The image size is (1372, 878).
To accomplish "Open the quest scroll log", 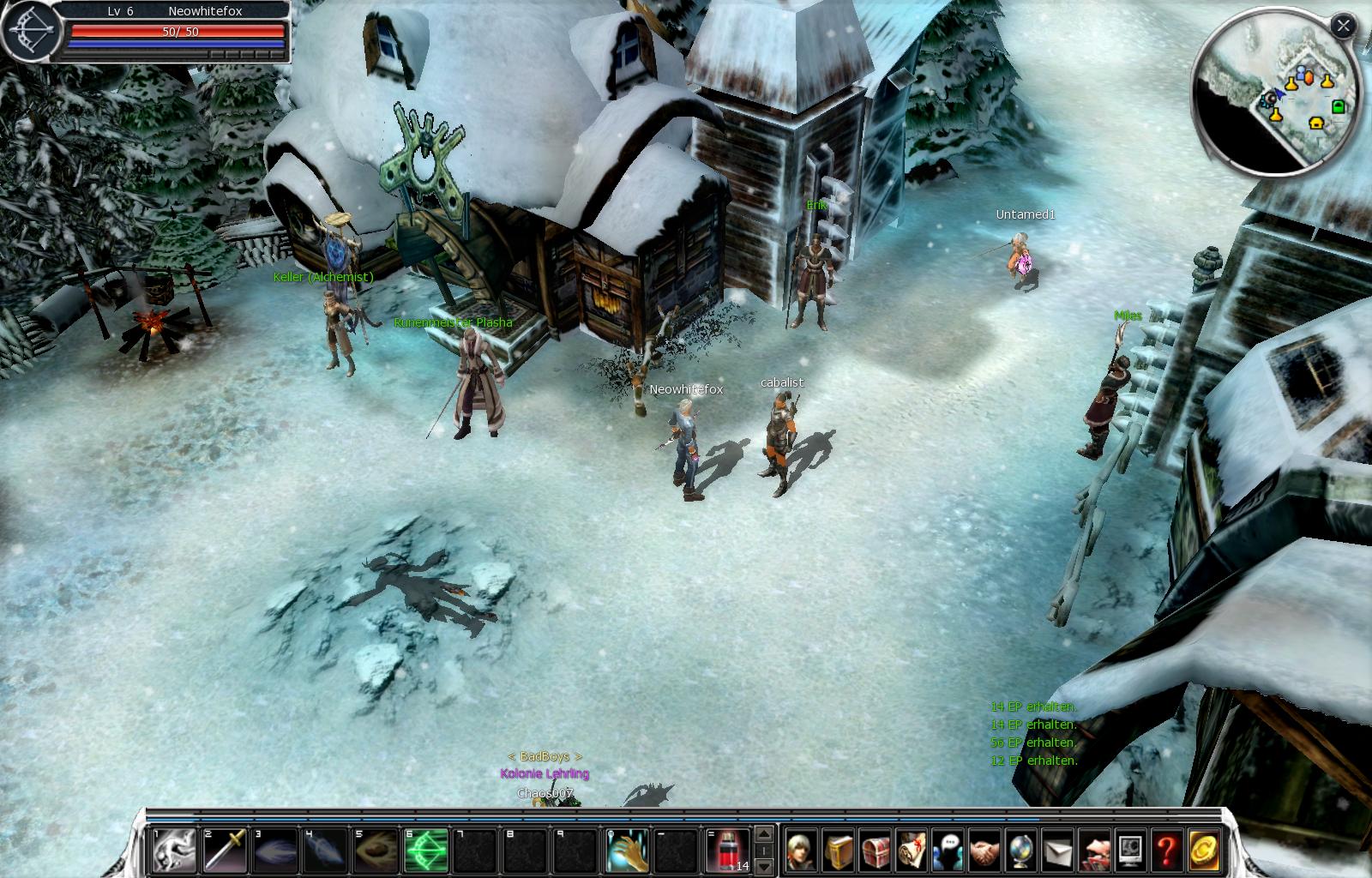I will [x=912, y=851].
